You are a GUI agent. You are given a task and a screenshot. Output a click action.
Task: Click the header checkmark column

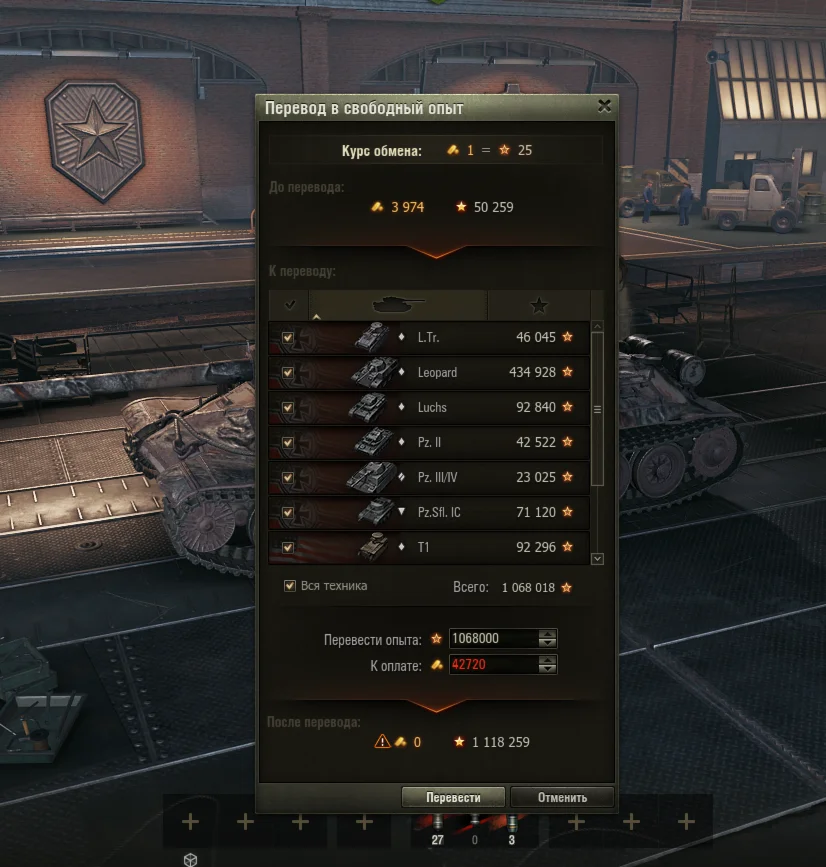click(x=289, y=304)
